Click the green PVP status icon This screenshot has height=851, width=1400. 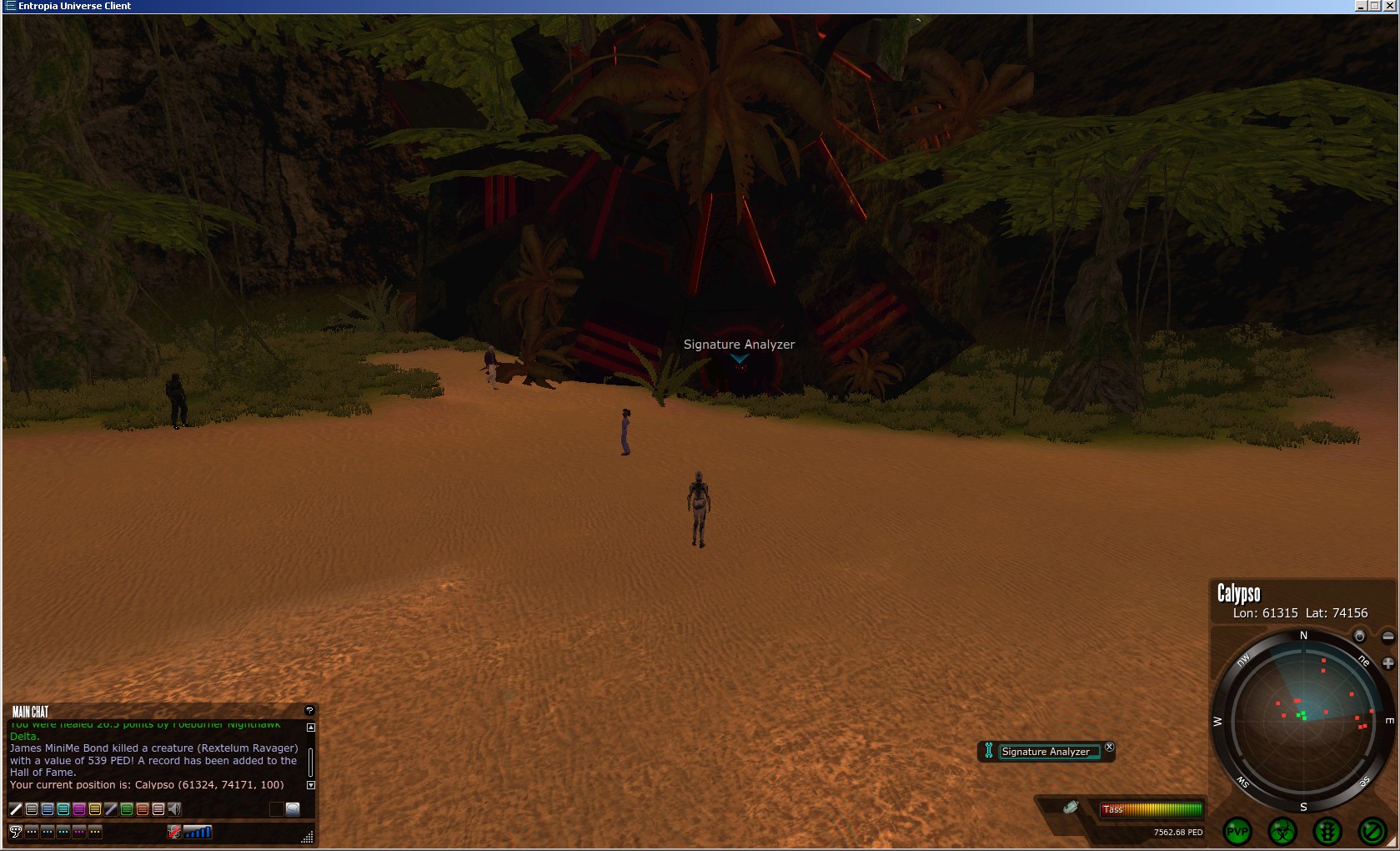[1237, 831]
